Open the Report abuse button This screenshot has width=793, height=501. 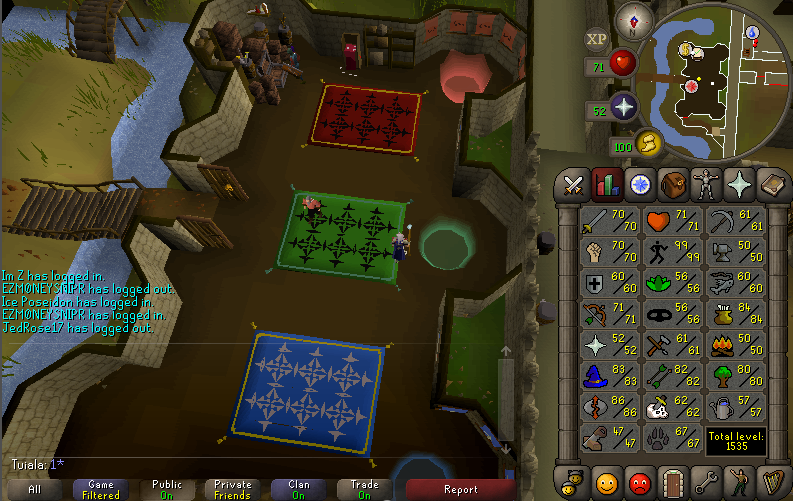click(460, 489)
